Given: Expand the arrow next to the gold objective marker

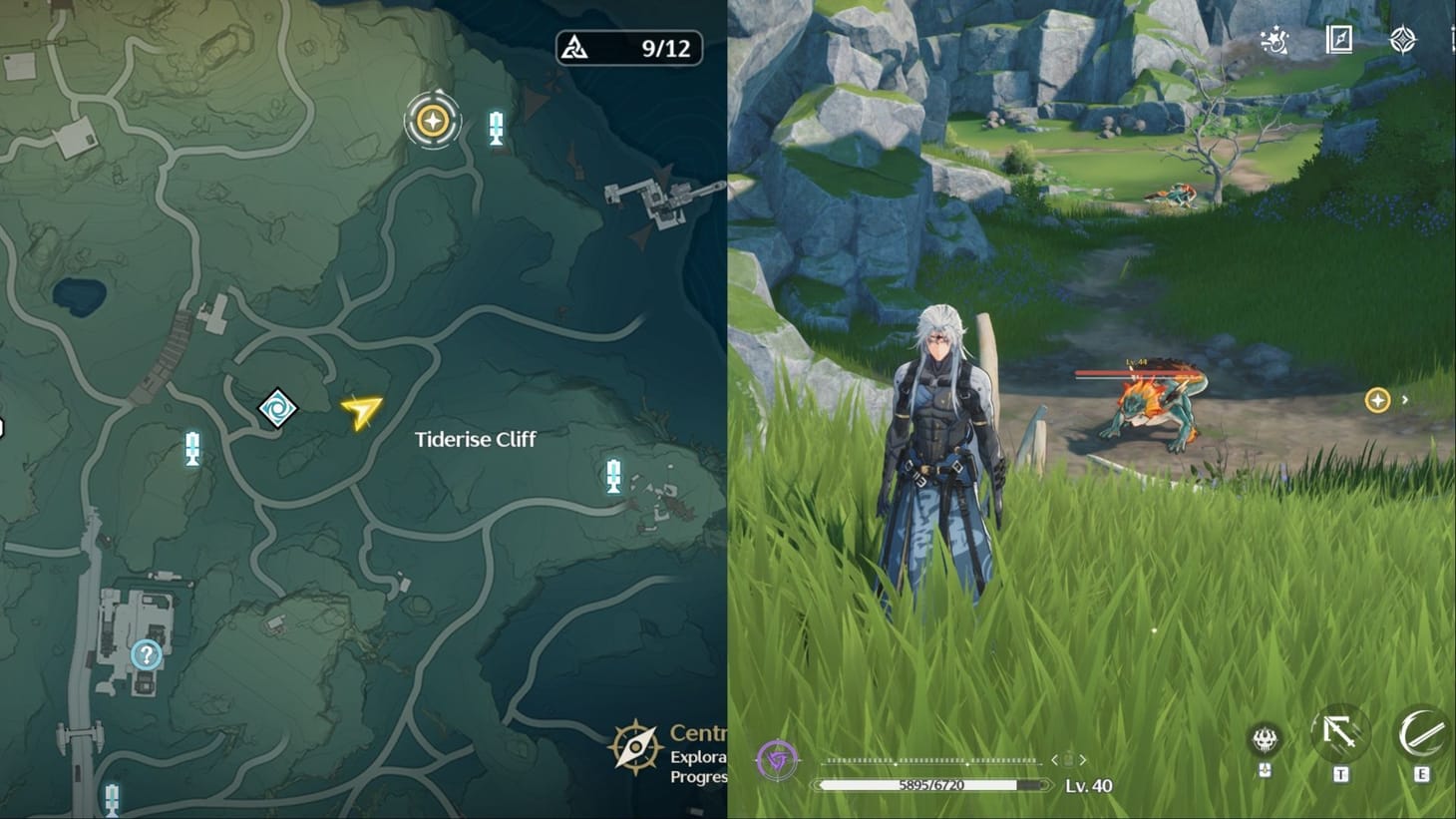Looking at the screenshot, I should click(x=1406, y=400).
